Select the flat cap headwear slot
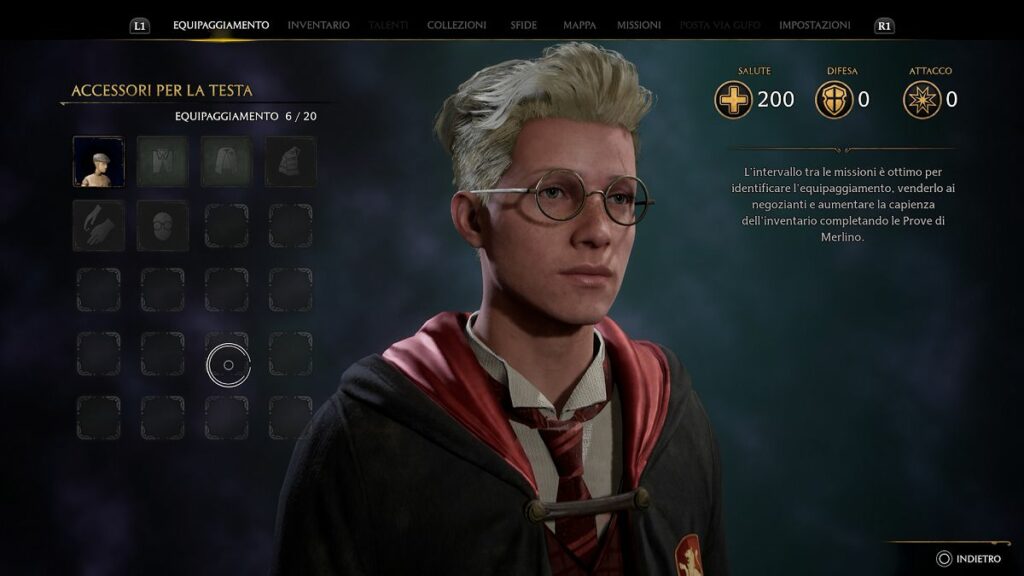This screenshot has height=576, width=1024. coord(99,162)
